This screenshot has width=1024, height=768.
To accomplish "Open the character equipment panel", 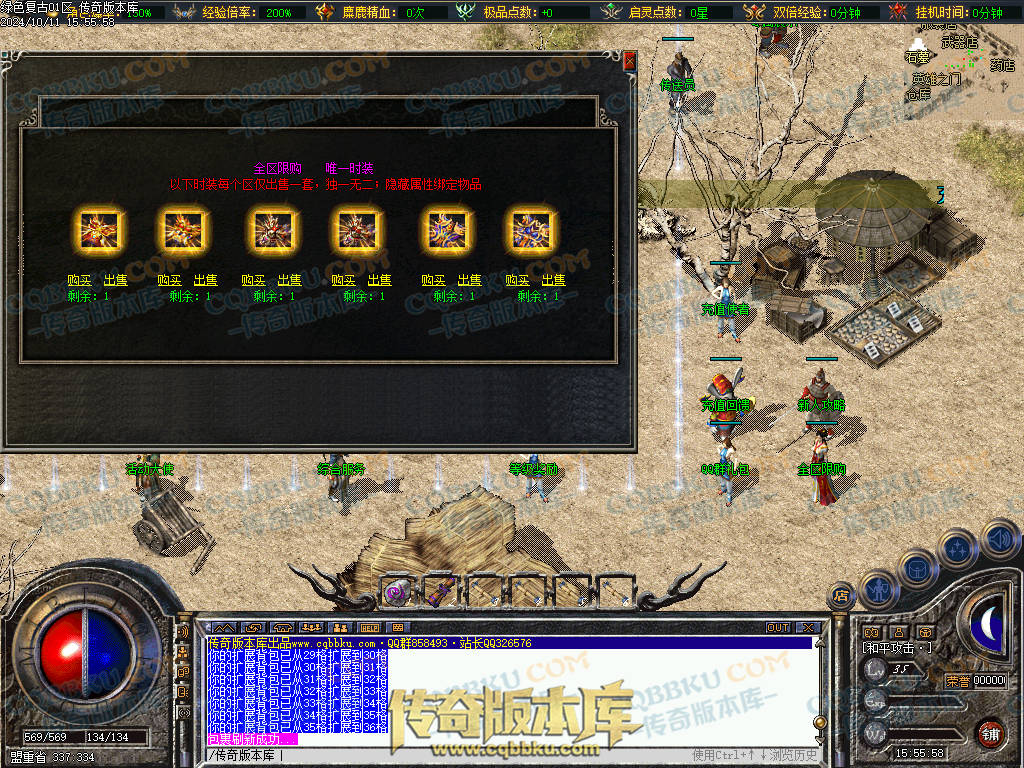I will coord(878,588).
